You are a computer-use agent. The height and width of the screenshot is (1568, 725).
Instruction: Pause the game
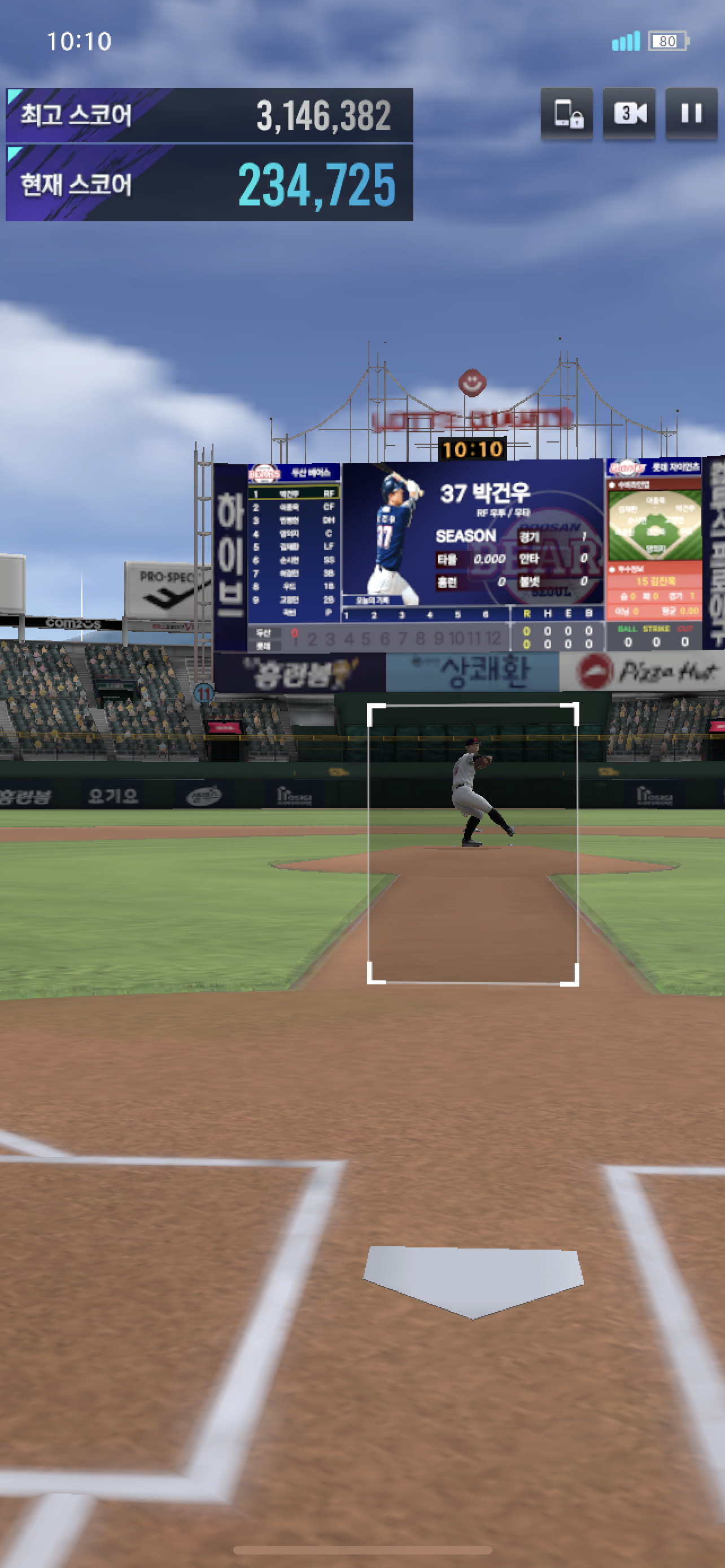point(691,113)
